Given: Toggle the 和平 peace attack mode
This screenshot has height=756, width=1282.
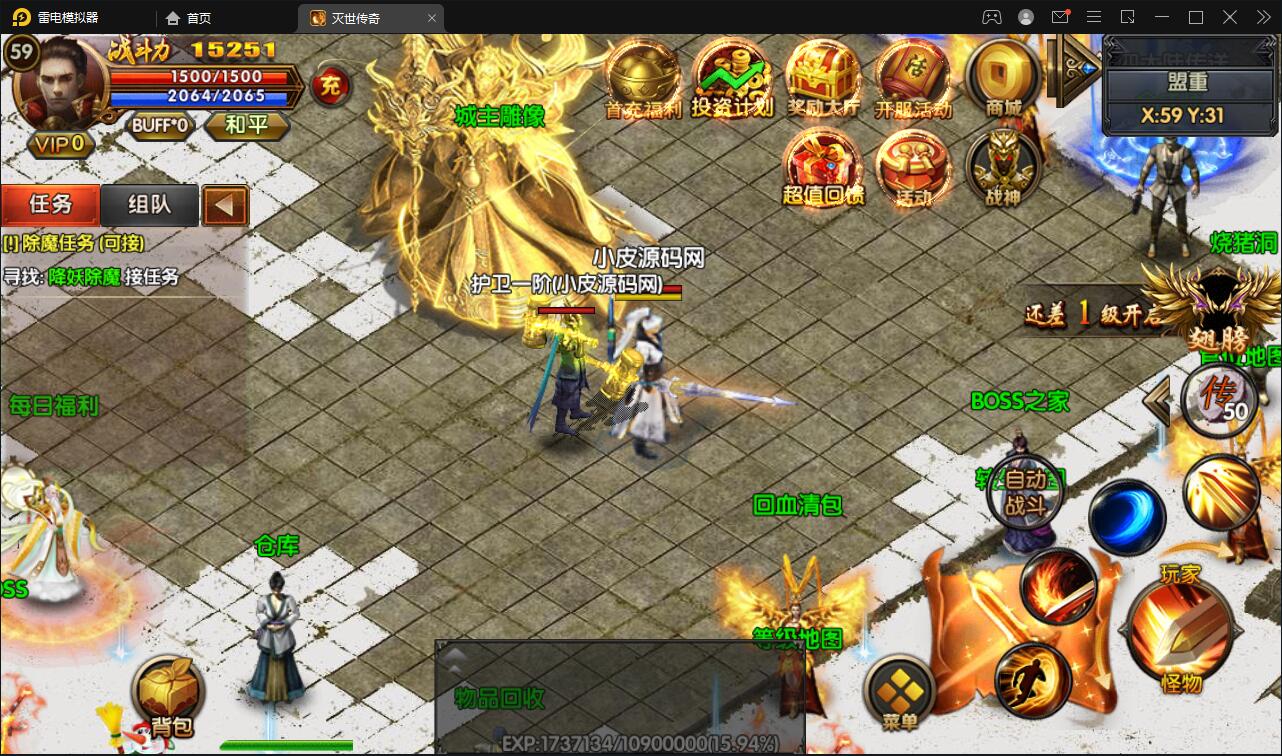Looking at the screenshot, I should 247,126.
